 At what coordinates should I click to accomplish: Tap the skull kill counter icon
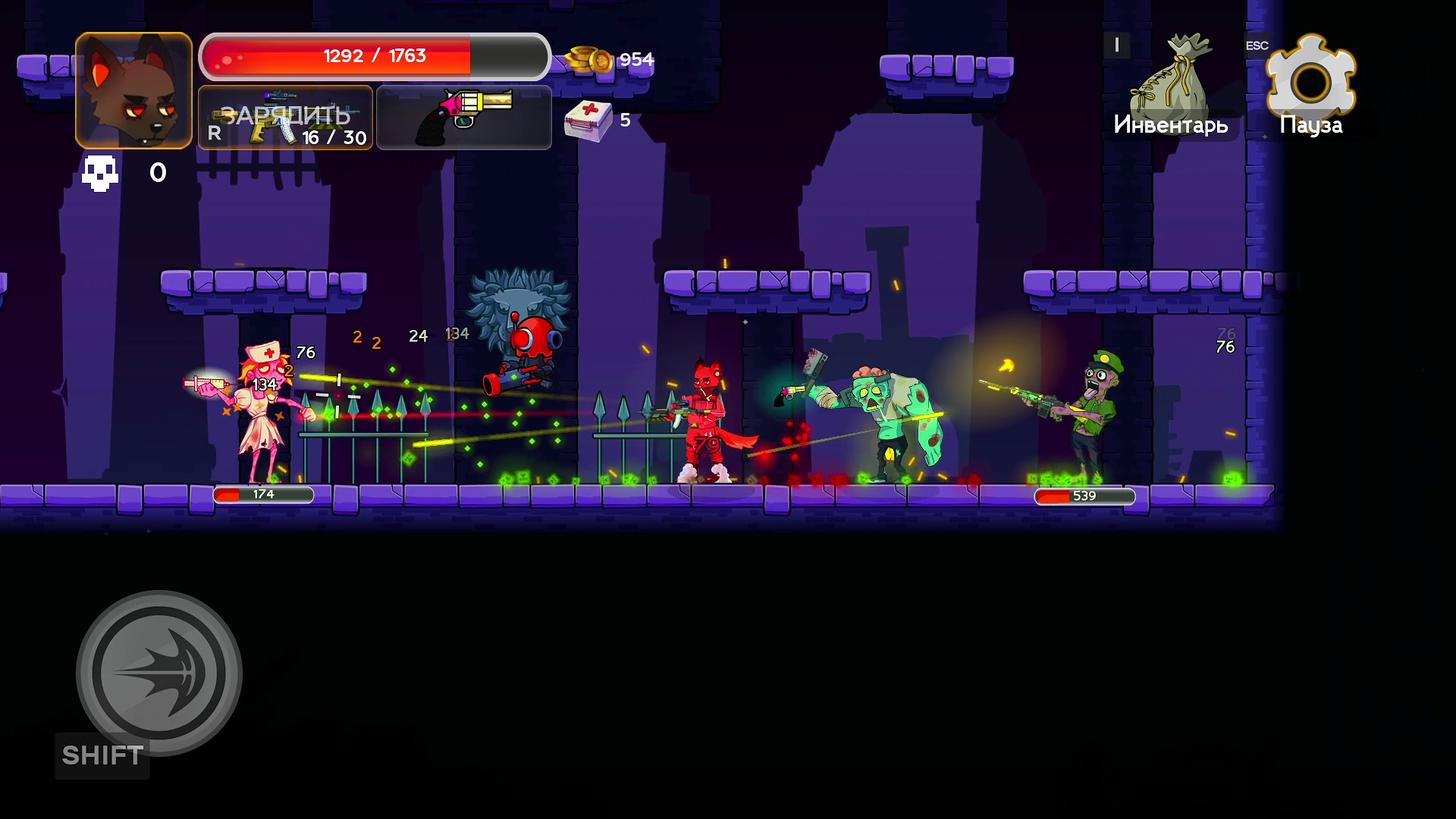[99, 173]
